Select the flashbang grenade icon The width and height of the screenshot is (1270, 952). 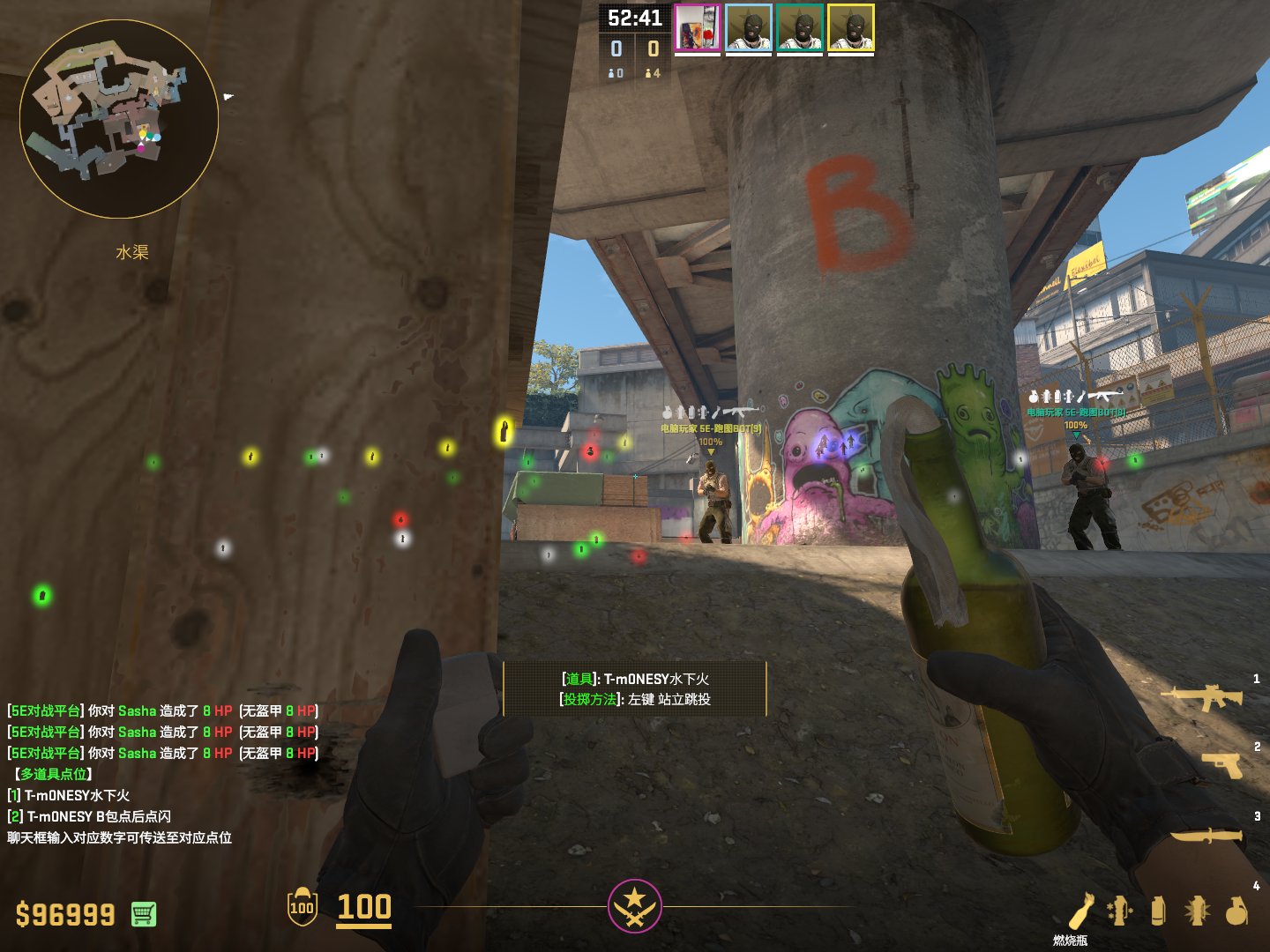[x=1197, y=911]
